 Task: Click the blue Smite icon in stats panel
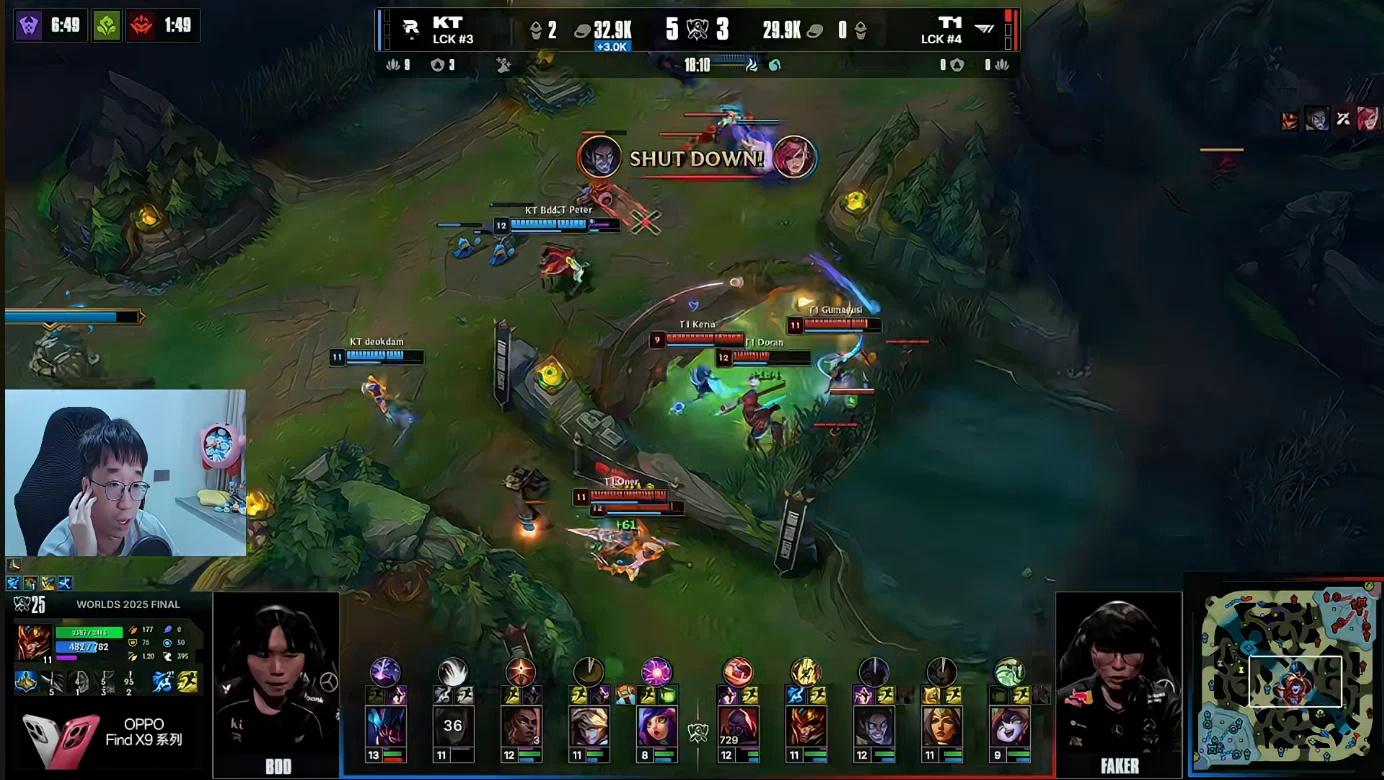[163, 682]
